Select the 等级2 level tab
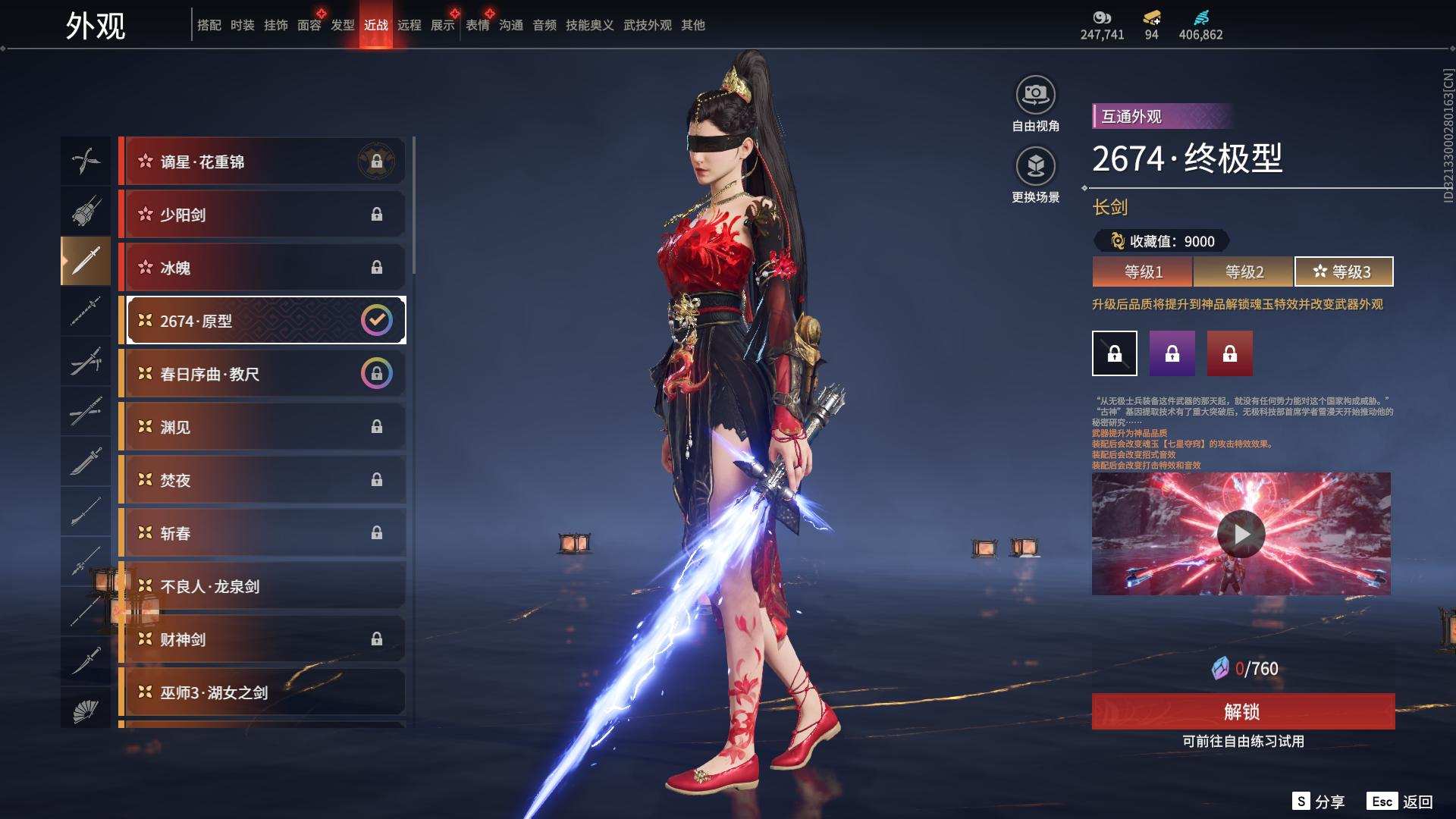 1244,271
